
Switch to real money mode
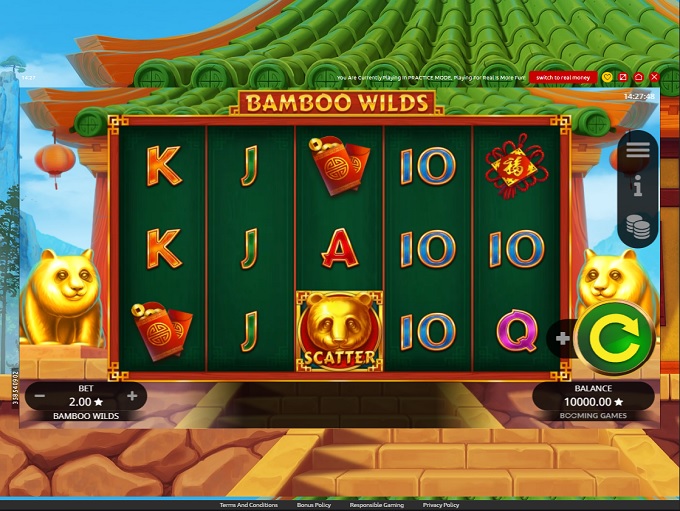pyautogui.click(x=564, y=77)
